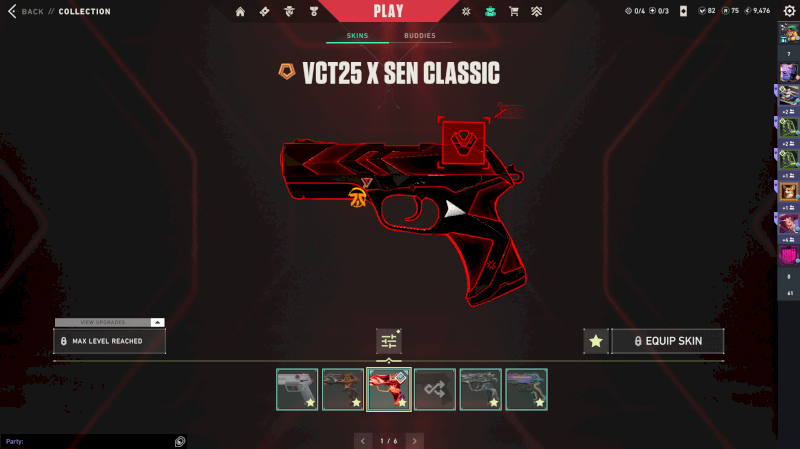Viewport: 800px width, 449px height.
Task: Select the random shuffle skin tile
Action: point(435,389)
